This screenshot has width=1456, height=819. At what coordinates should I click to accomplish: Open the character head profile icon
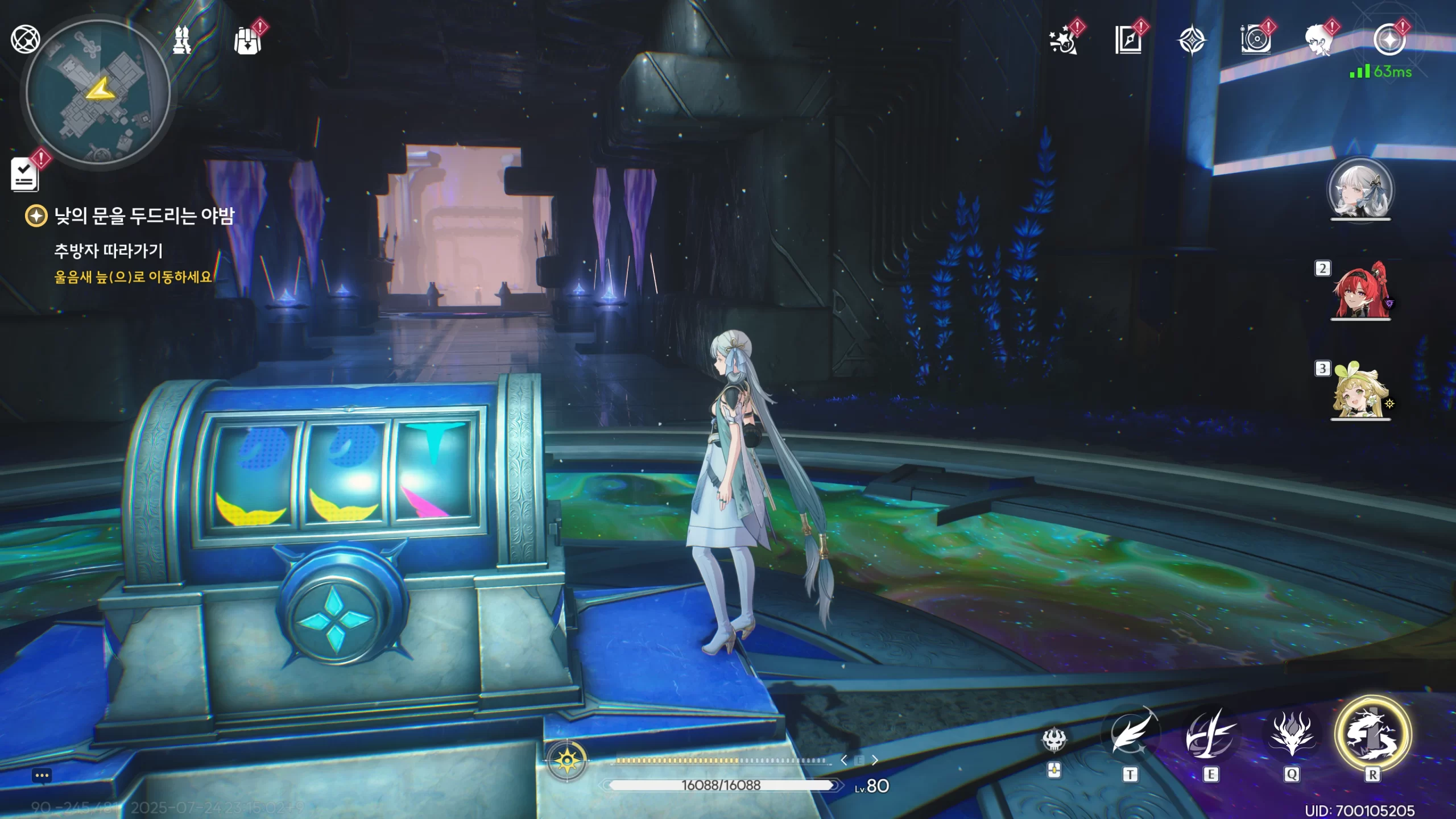coord(1318,41)
